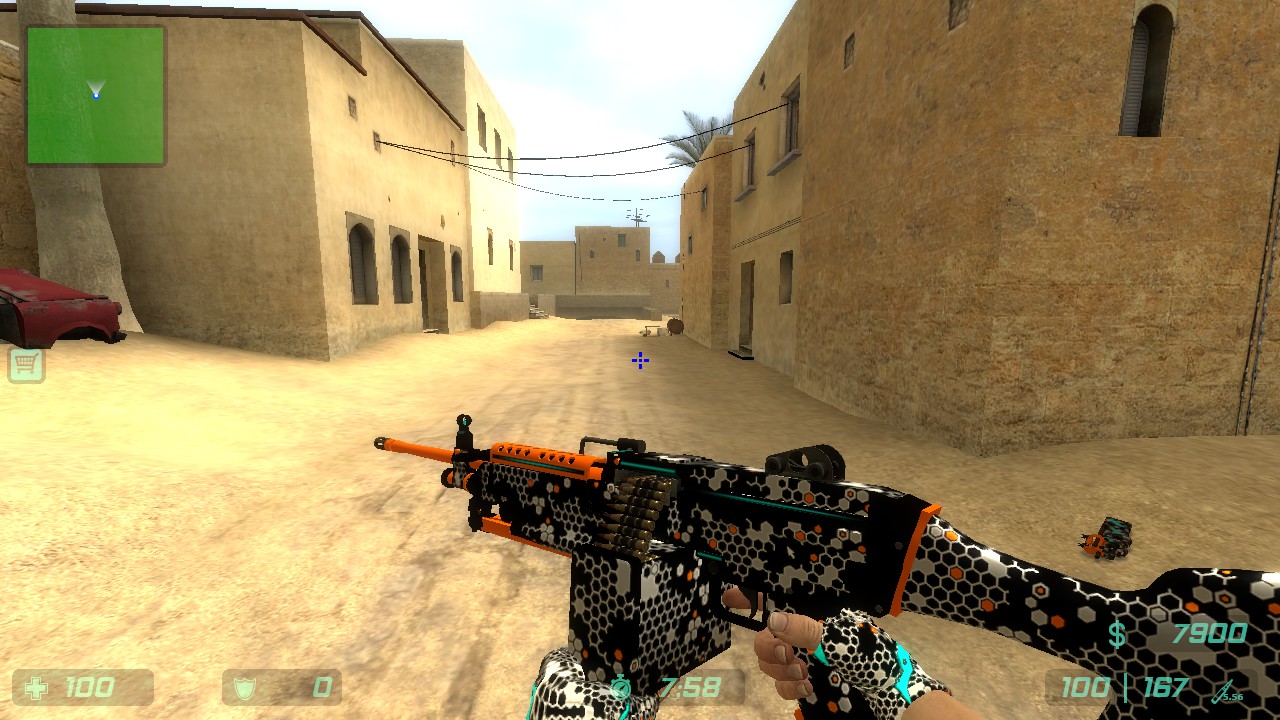
Task: Click the buy zone shopping cart icon
Action: click(27, 366)
